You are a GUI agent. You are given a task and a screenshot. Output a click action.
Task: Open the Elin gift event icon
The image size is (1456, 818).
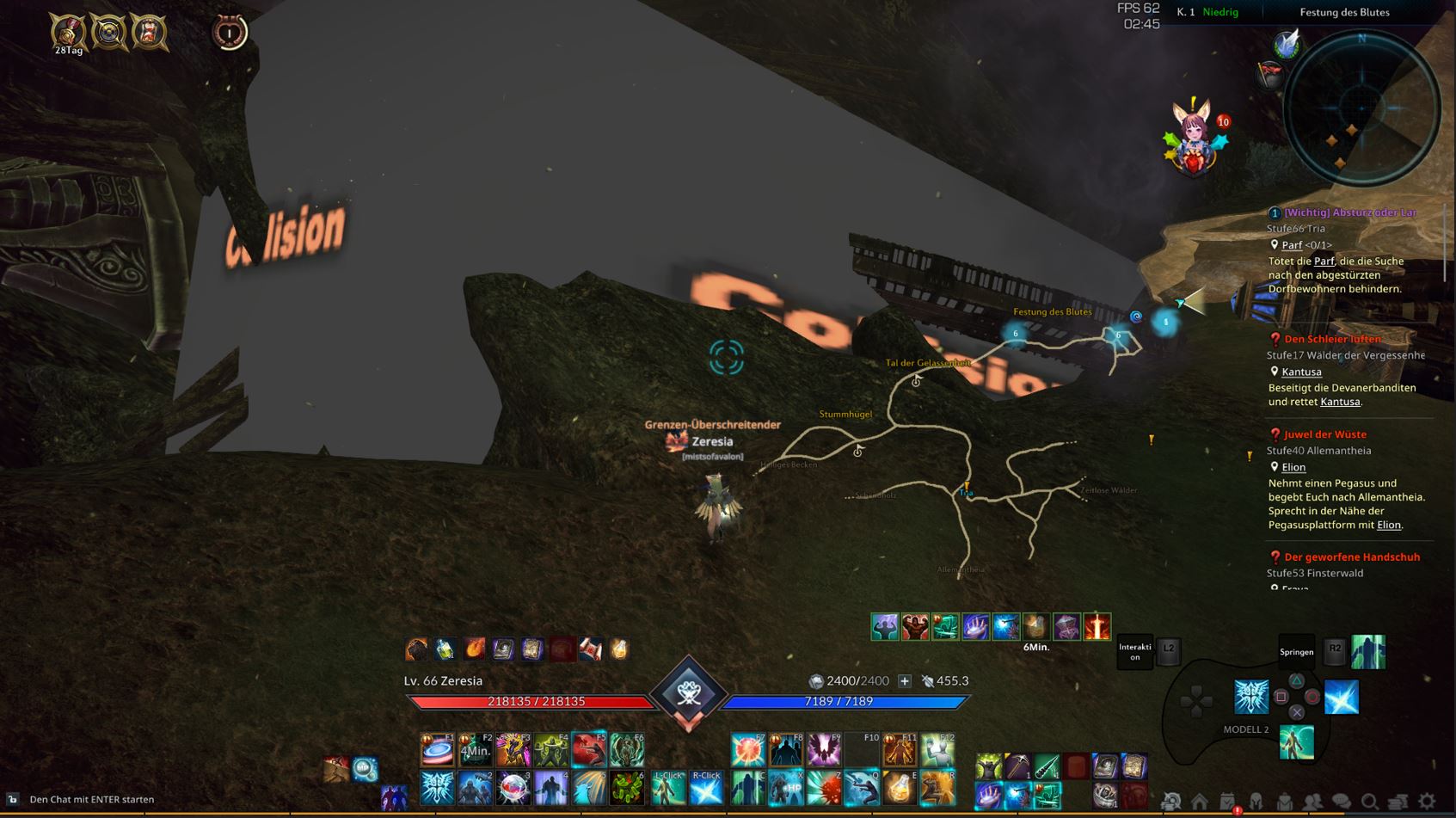[x=1193, y=138]
